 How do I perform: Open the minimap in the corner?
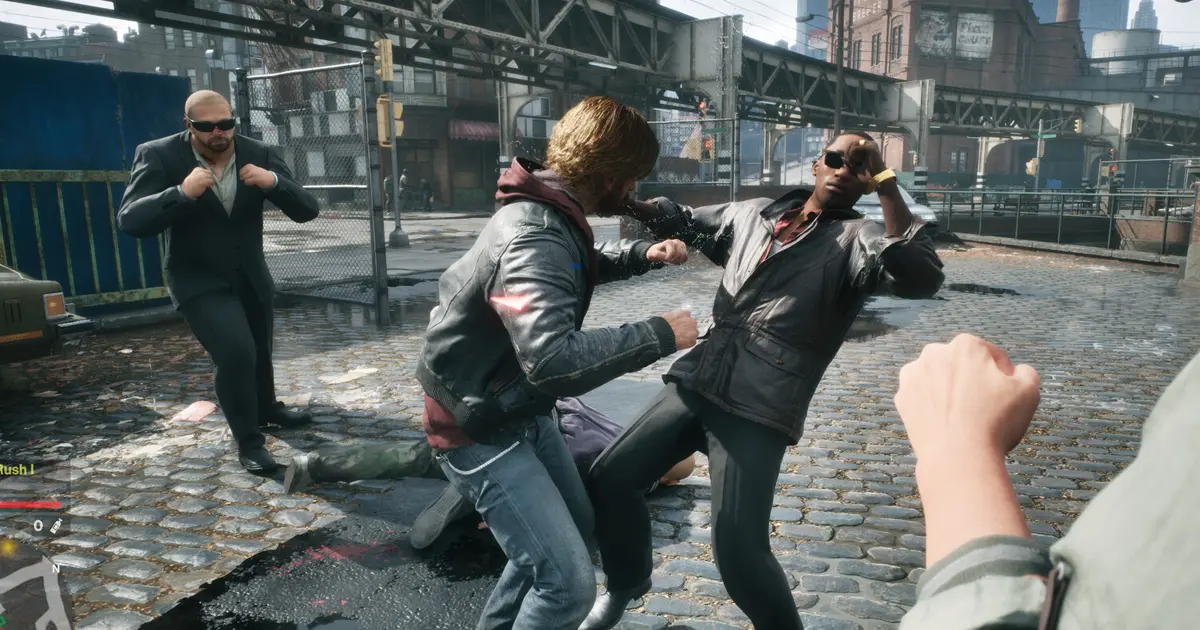(32, 590)
